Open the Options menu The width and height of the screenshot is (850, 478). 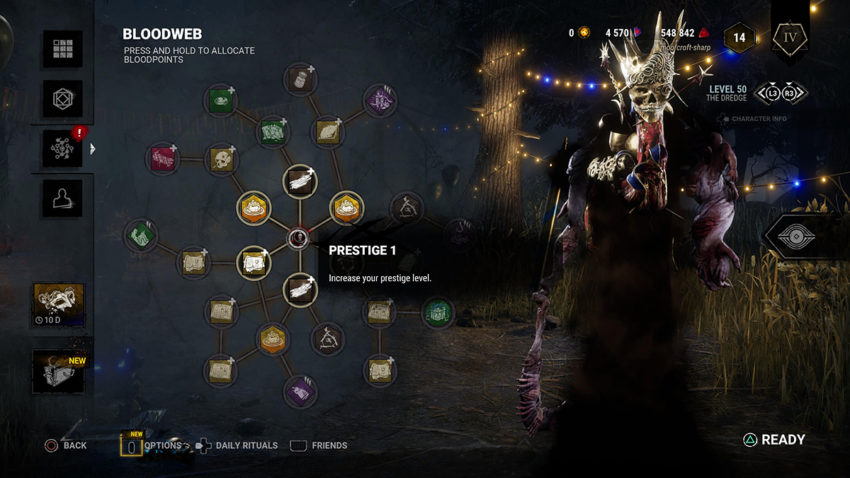coord(150,445)
